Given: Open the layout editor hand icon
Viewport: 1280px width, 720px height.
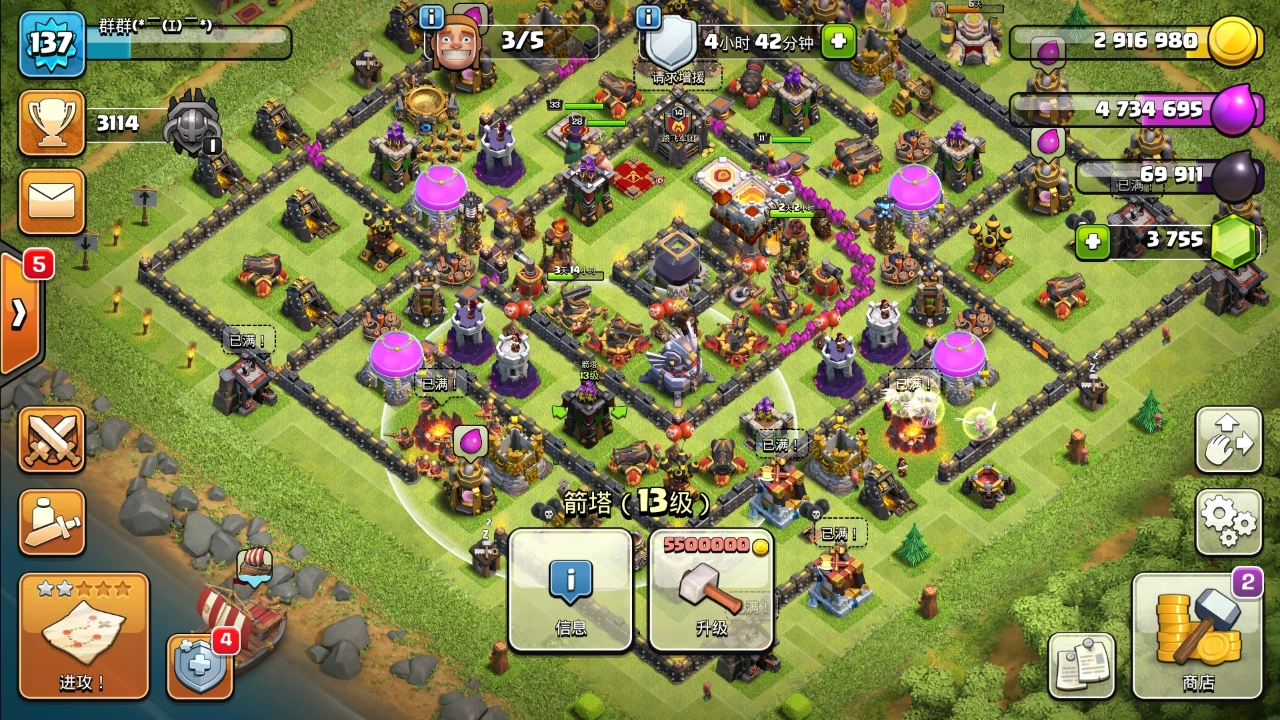Looking at the screenshot, I should (x=1228, y=439).
